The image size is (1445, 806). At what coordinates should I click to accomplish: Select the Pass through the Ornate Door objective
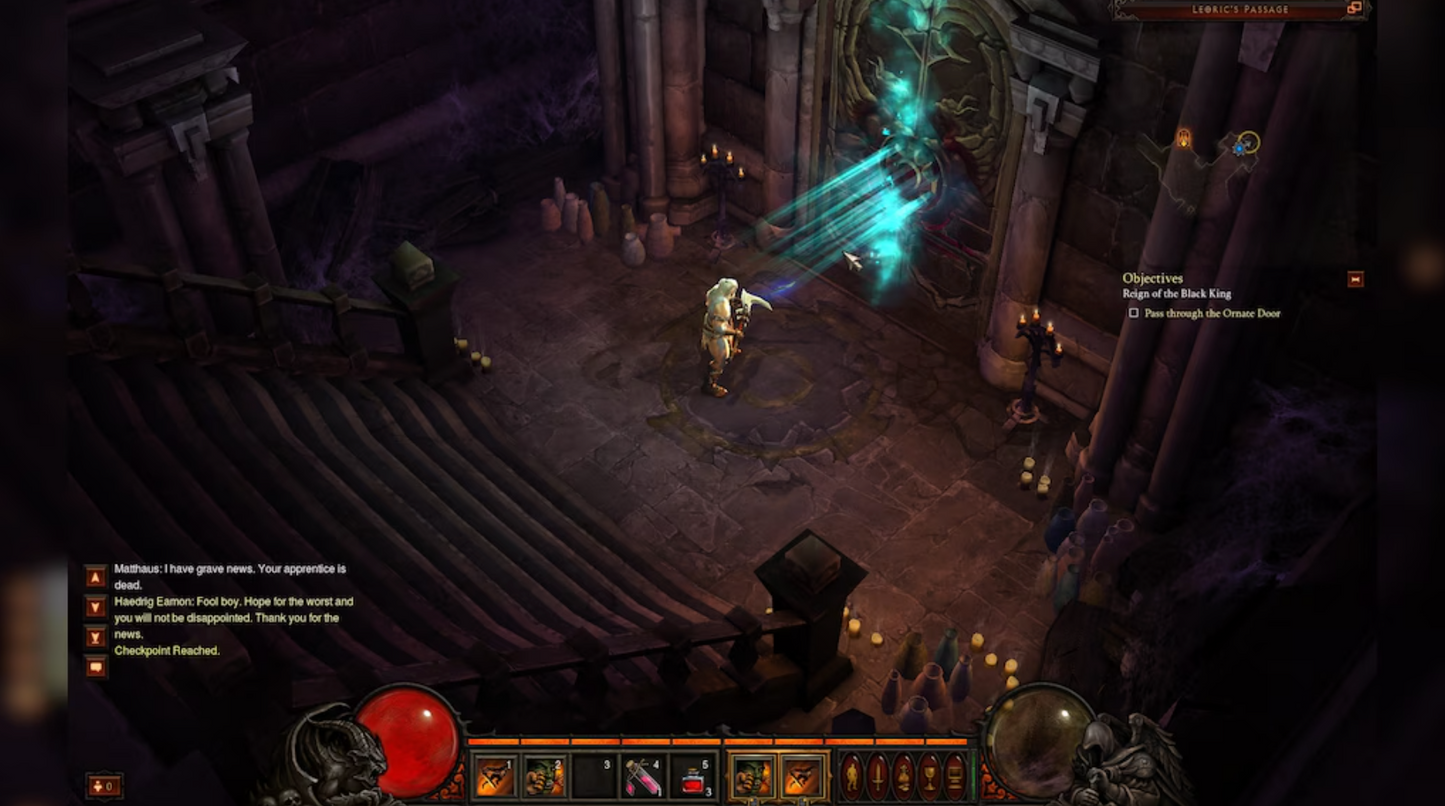(1212, 313)
